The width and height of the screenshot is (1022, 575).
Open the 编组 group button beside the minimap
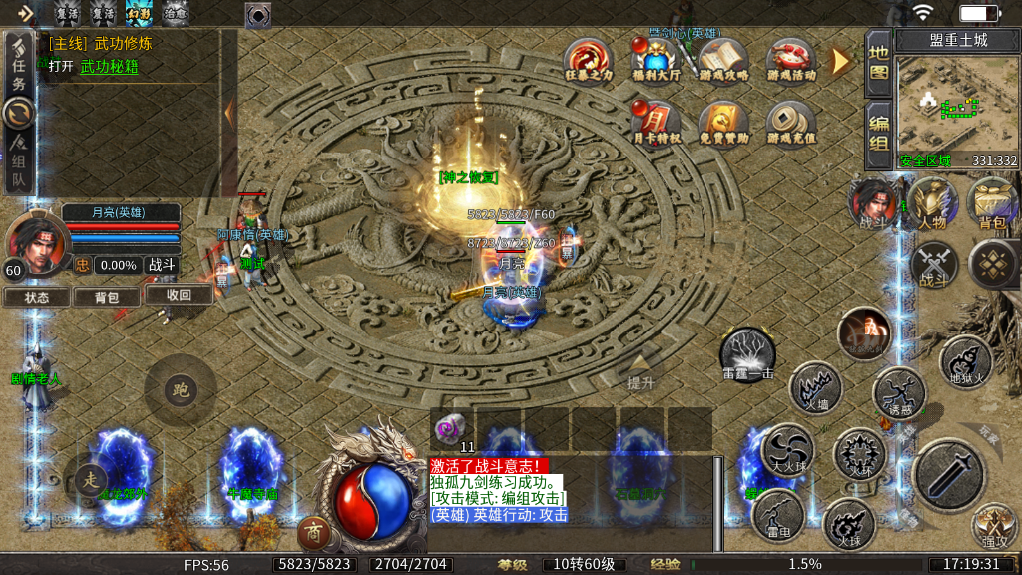878,134
